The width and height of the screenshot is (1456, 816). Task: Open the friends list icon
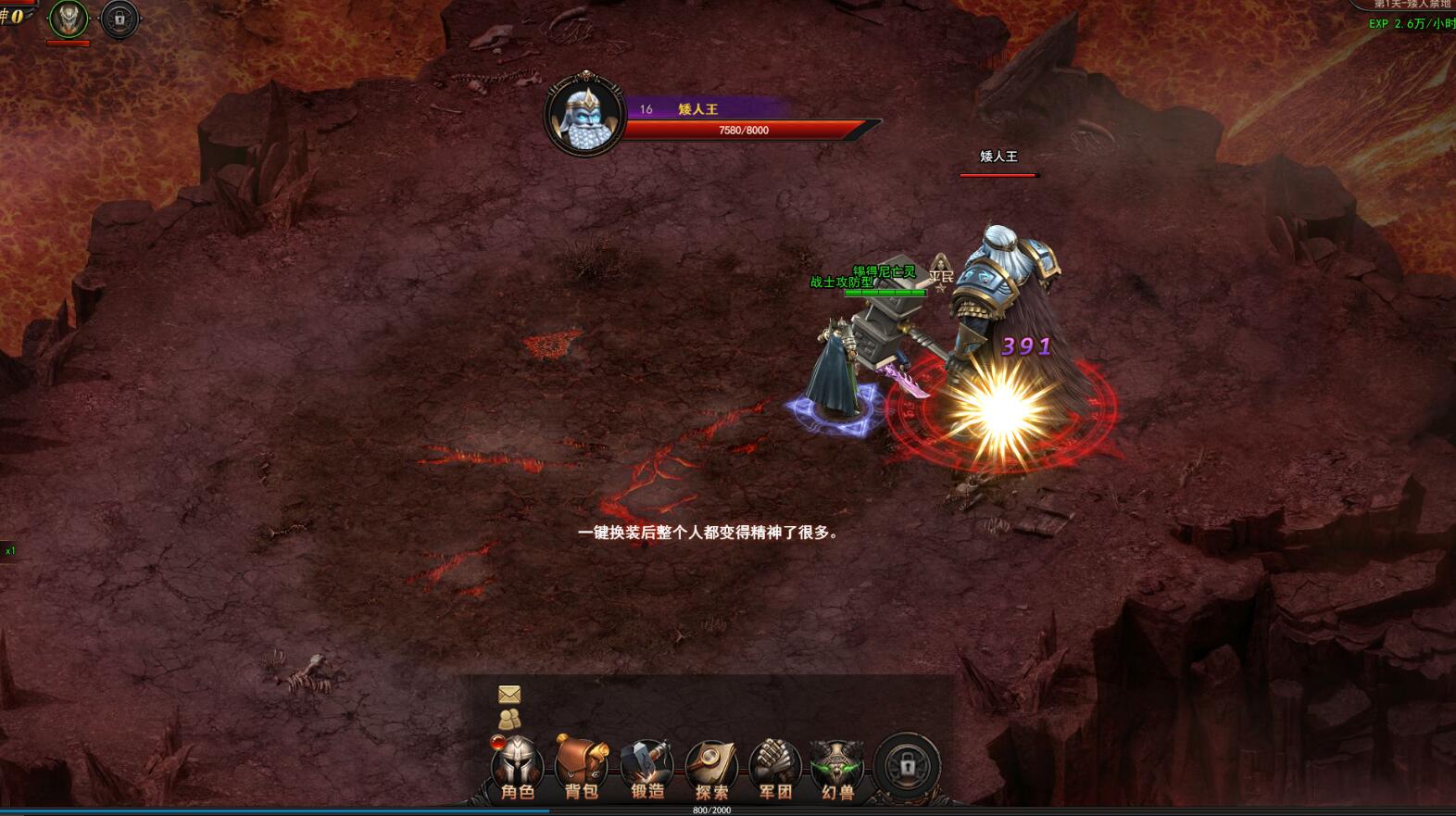(x=509, y=719)
